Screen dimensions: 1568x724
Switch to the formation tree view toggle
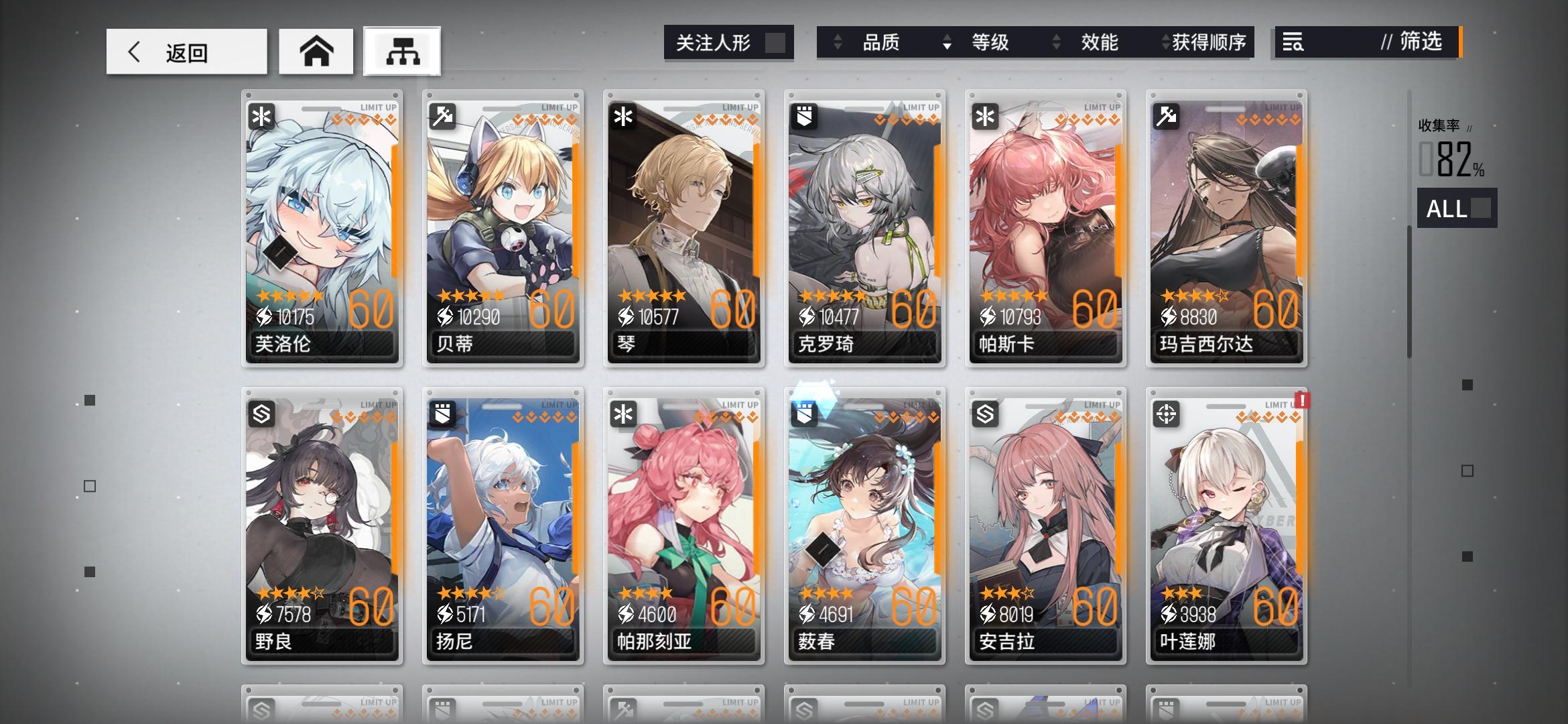click(x=401, y=51)
